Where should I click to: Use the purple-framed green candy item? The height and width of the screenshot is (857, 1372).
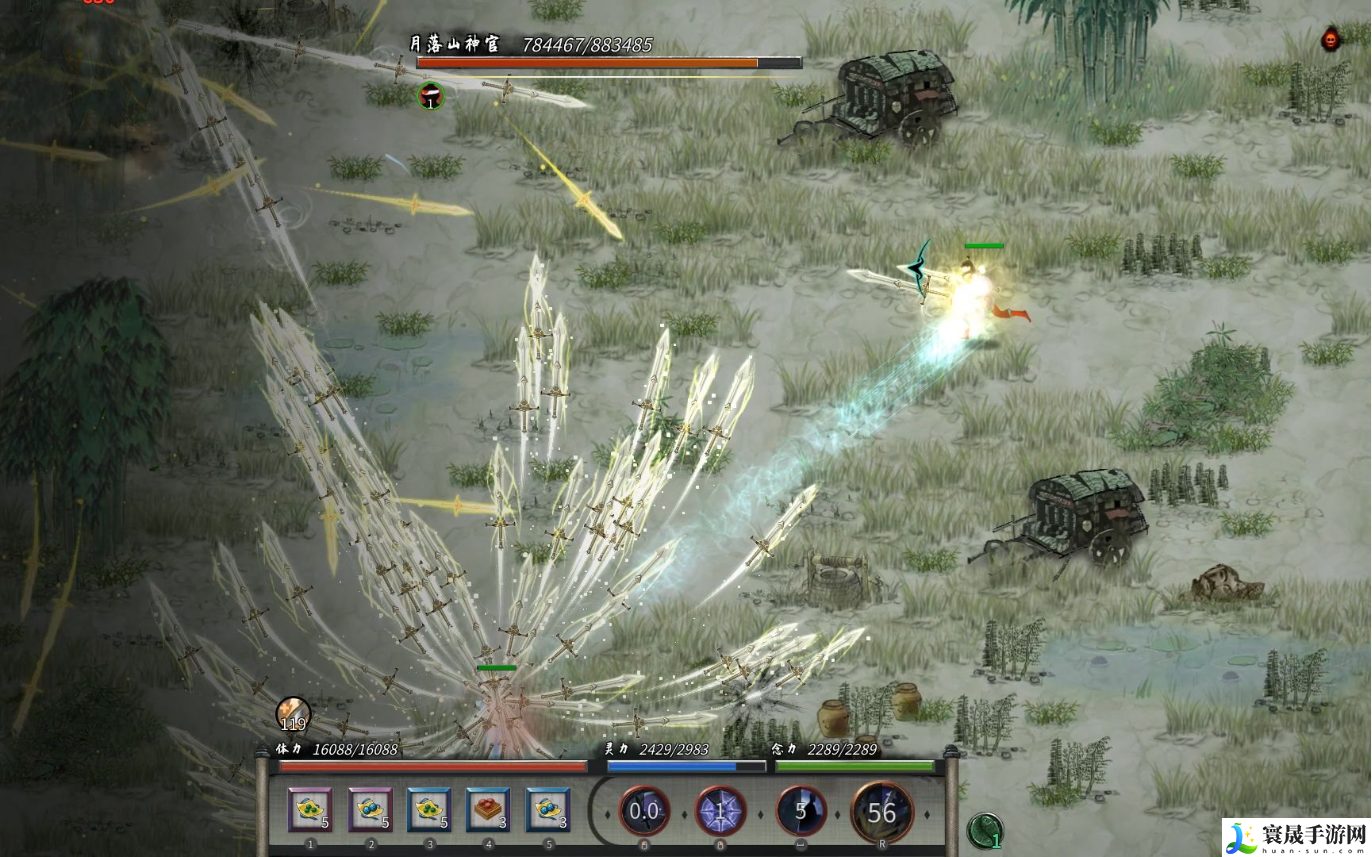(x=310, y=810)
